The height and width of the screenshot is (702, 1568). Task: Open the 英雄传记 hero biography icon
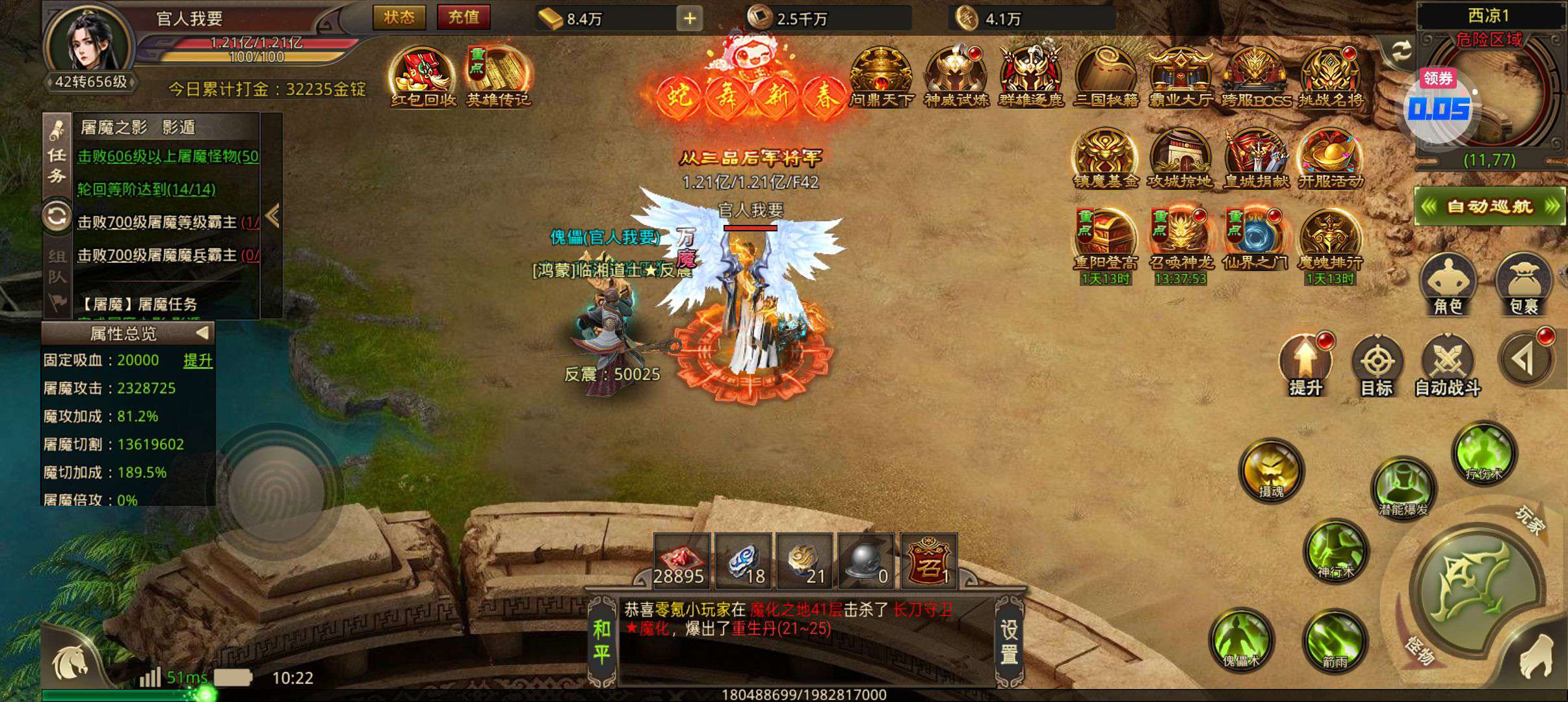coord(498,77)
